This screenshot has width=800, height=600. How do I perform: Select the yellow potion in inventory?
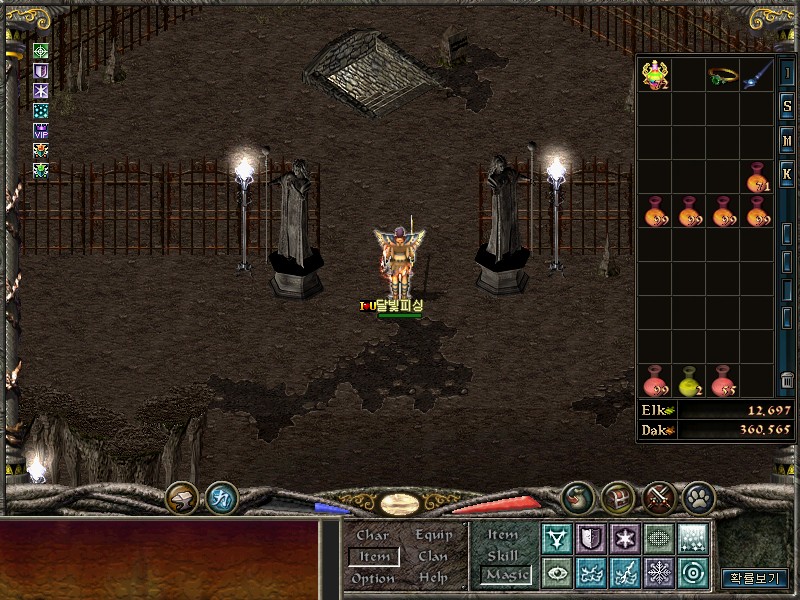pos(688,380)
